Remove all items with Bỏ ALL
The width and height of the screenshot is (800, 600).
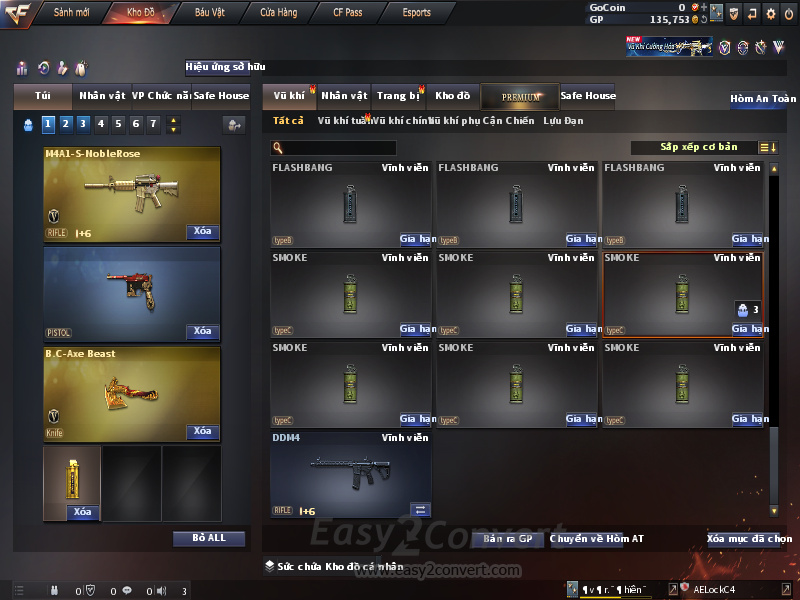point(209,538)
